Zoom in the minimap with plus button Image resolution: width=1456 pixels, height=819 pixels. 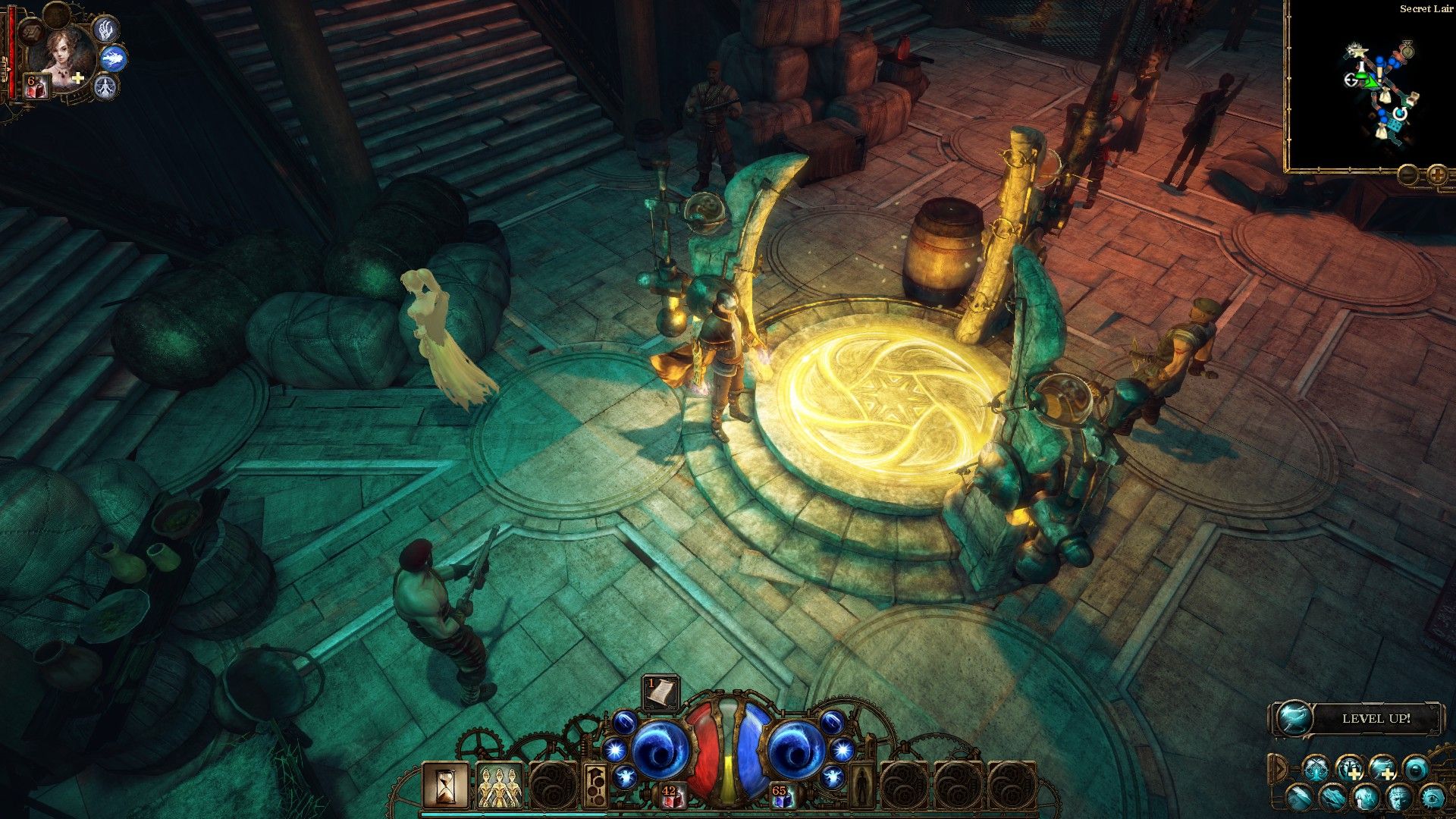point(1437,175)
